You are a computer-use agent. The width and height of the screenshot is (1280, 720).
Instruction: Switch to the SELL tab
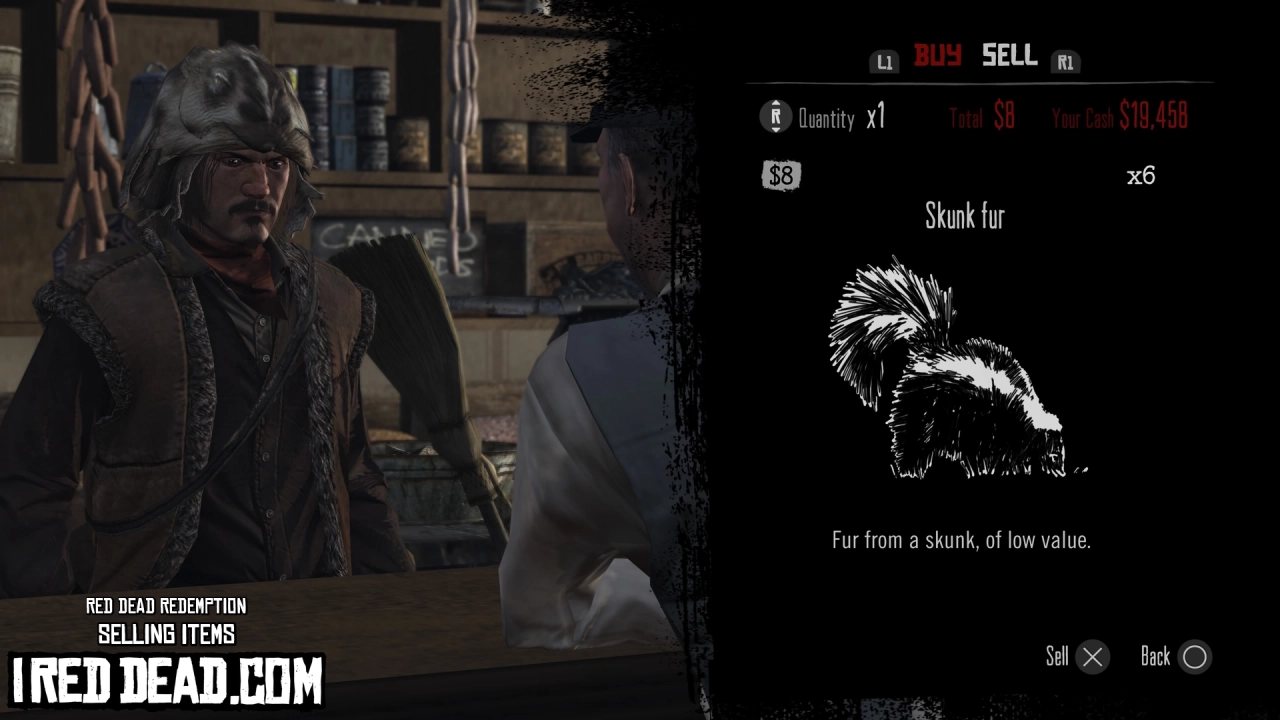(1008, 57)
